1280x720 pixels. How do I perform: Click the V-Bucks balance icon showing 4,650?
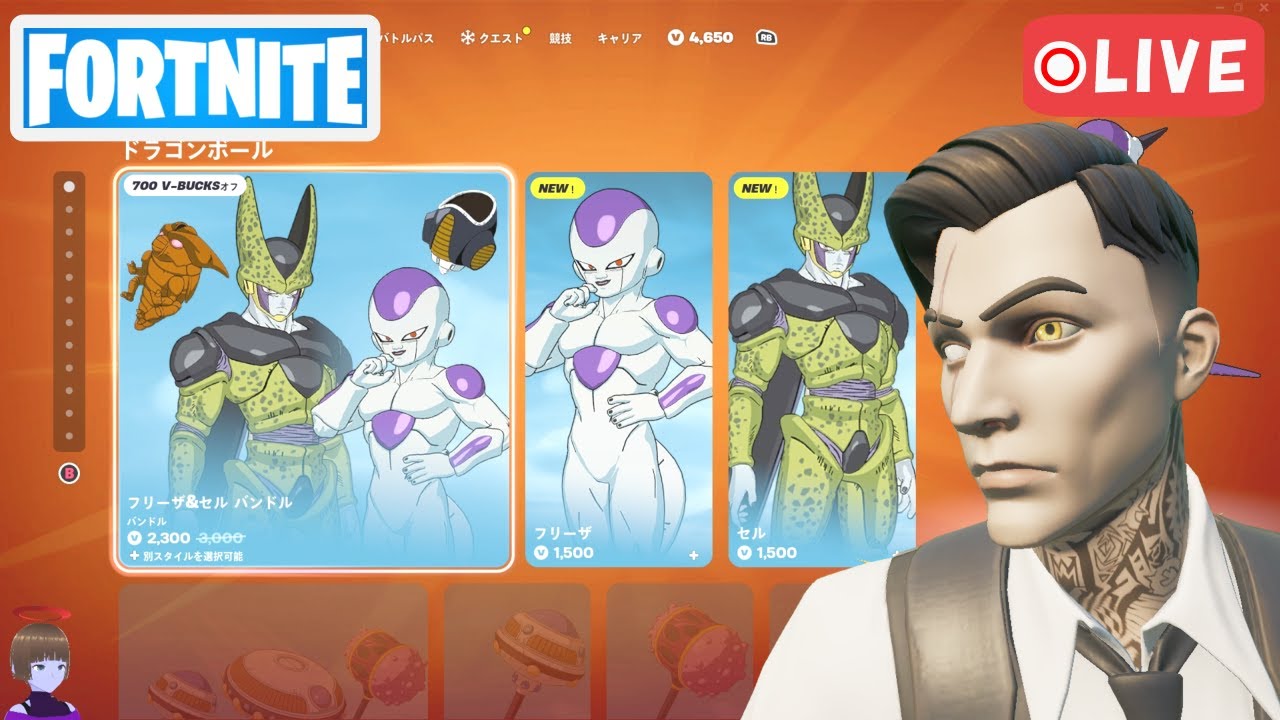pos(678,36)
